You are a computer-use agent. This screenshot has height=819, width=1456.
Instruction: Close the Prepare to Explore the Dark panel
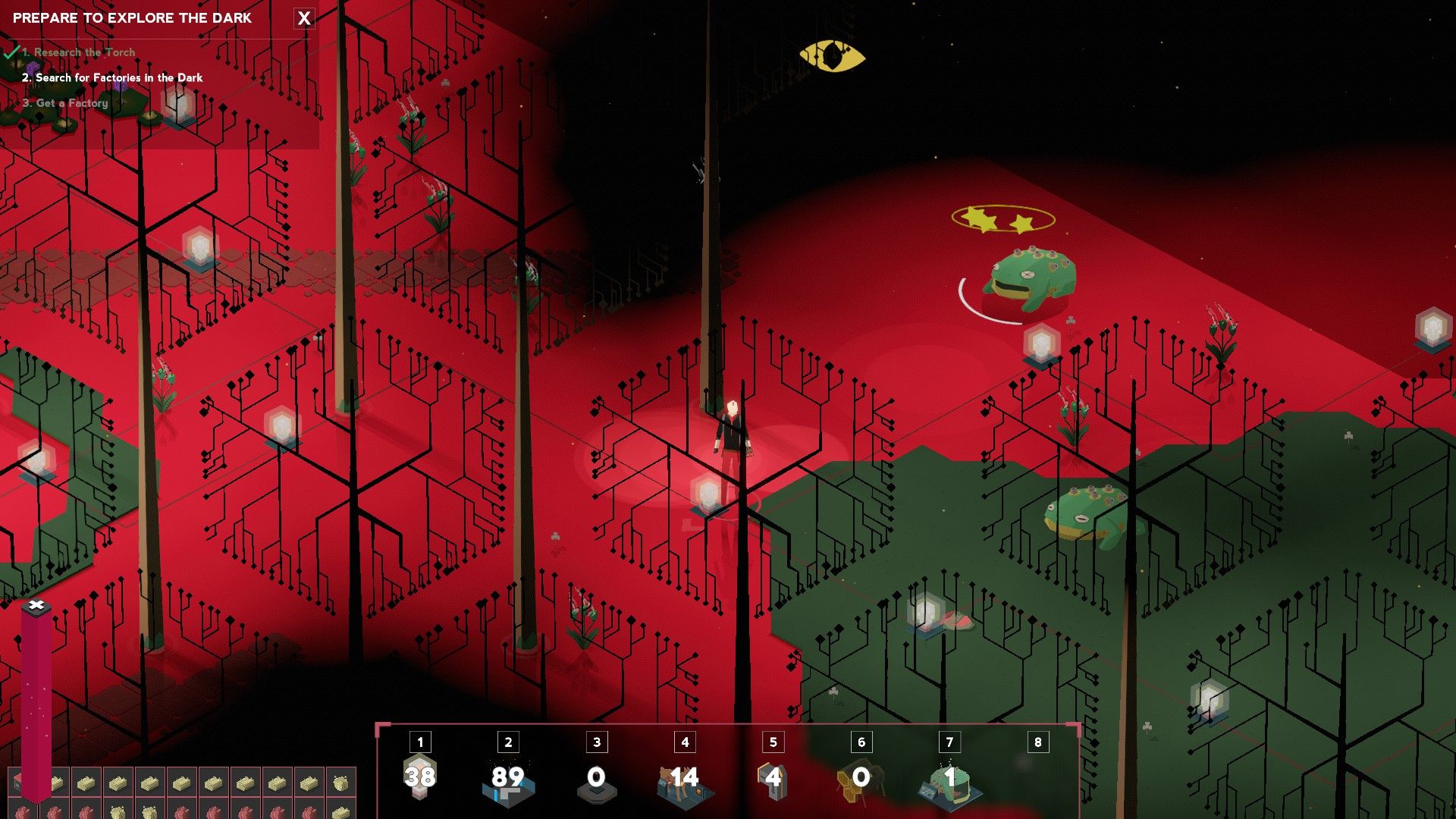pyautogui.click(x=304, y=18)
